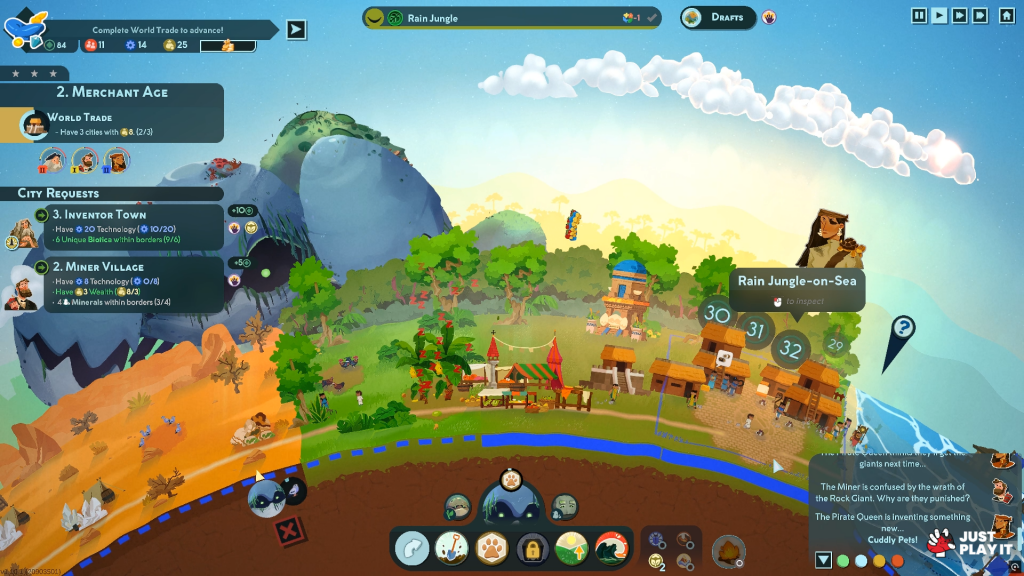The height and width of the screenshot is (576, 1024).
Task: Click the curved arrow swap button
Action: click(411, 548)
